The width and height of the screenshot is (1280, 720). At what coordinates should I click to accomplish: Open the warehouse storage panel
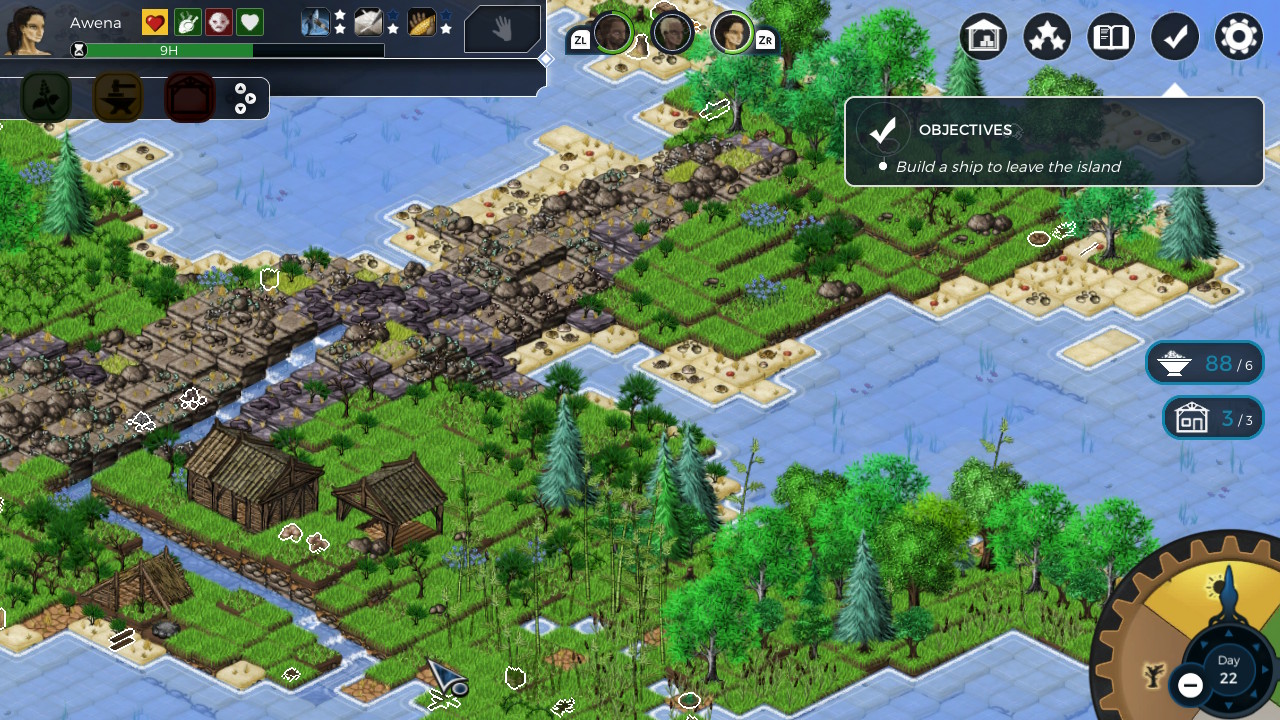click(x=983, y=36)
